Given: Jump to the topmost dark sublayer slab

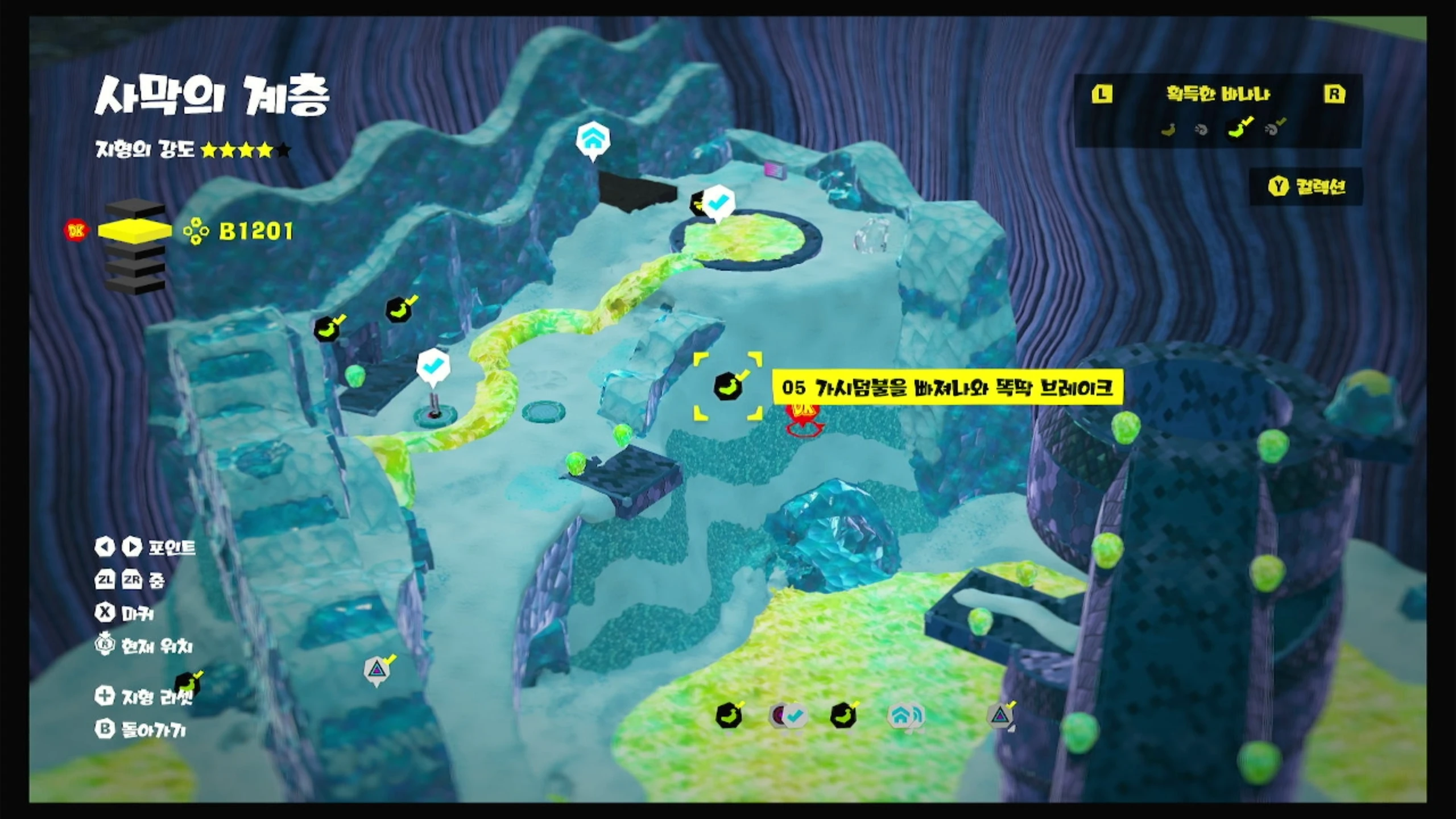Looking at the screenshot, I should pos(135,209).
